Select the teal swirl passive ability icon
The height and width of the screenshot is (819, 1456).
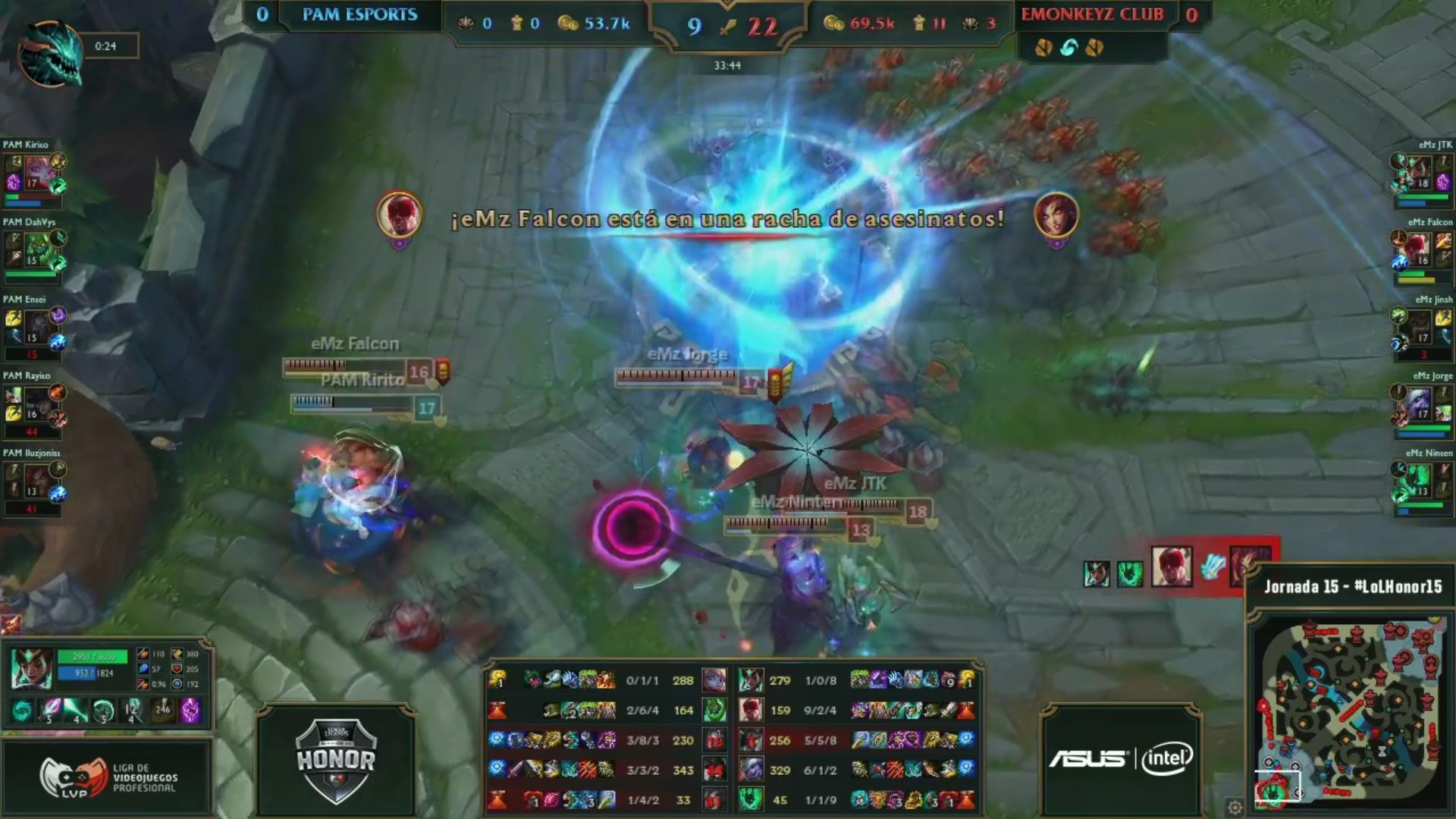click(23, 711)
